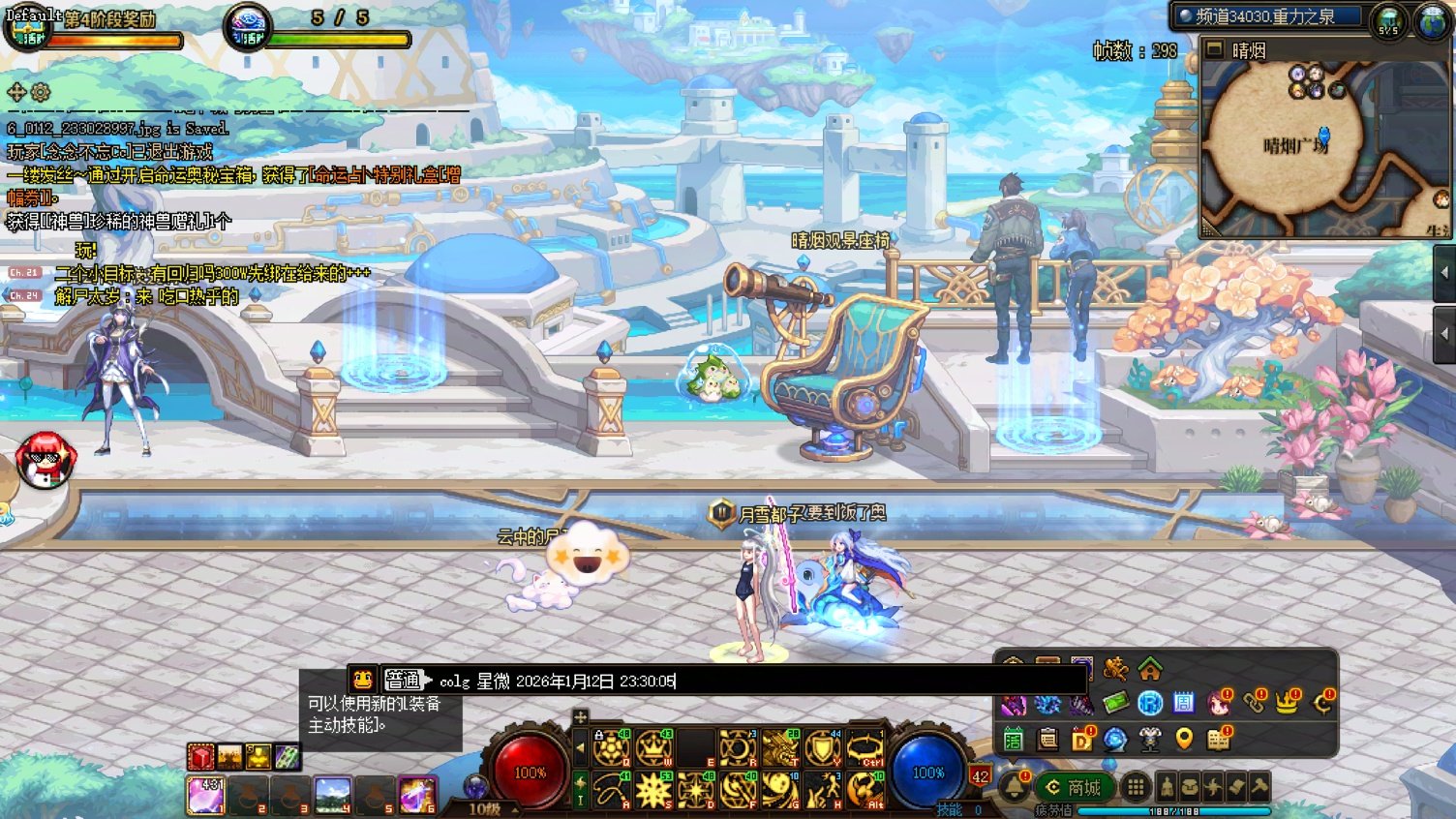Activate the crown skill in slot W

point(655,748)
